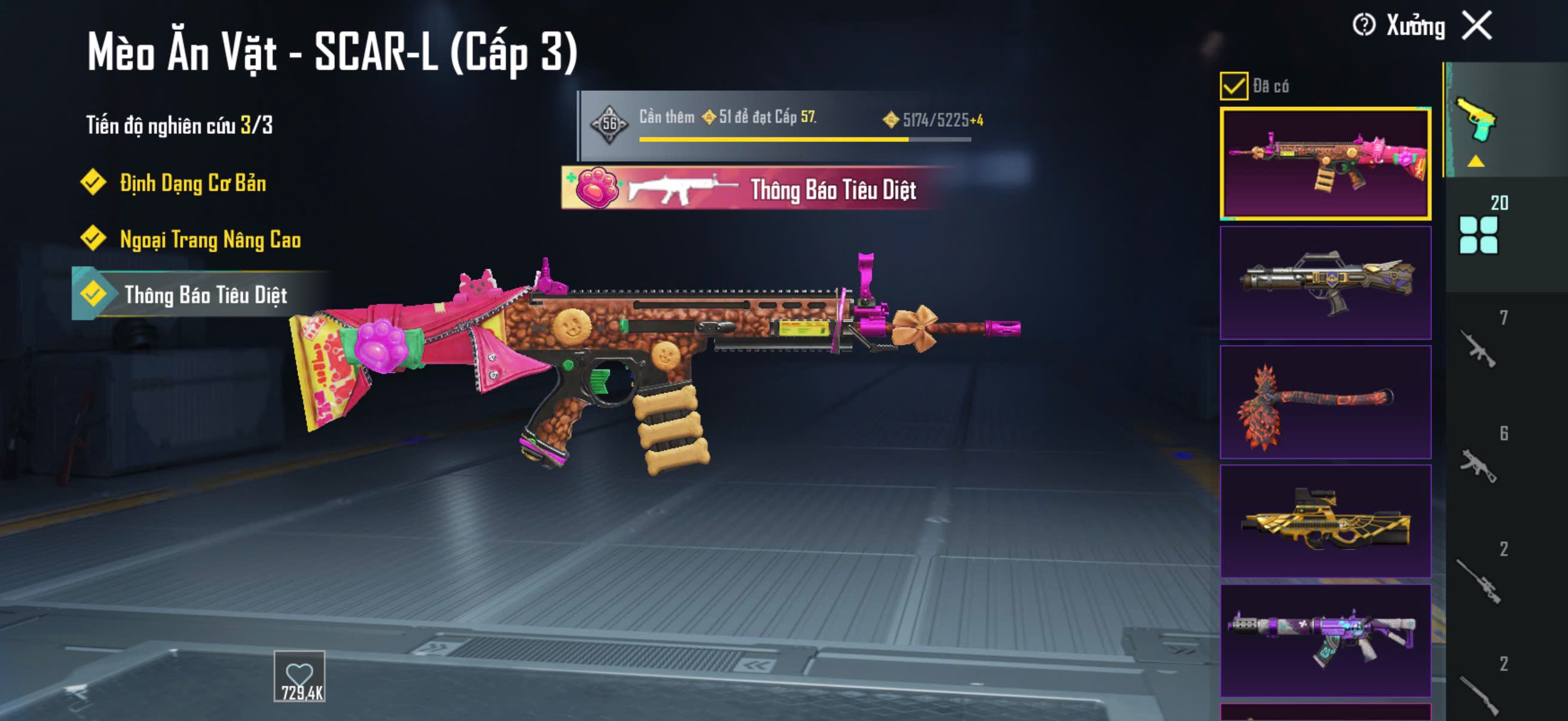Select the golden winged rifle skin thumbnail
Viewport: 1568px width, 721px height.
[1325, 521]
